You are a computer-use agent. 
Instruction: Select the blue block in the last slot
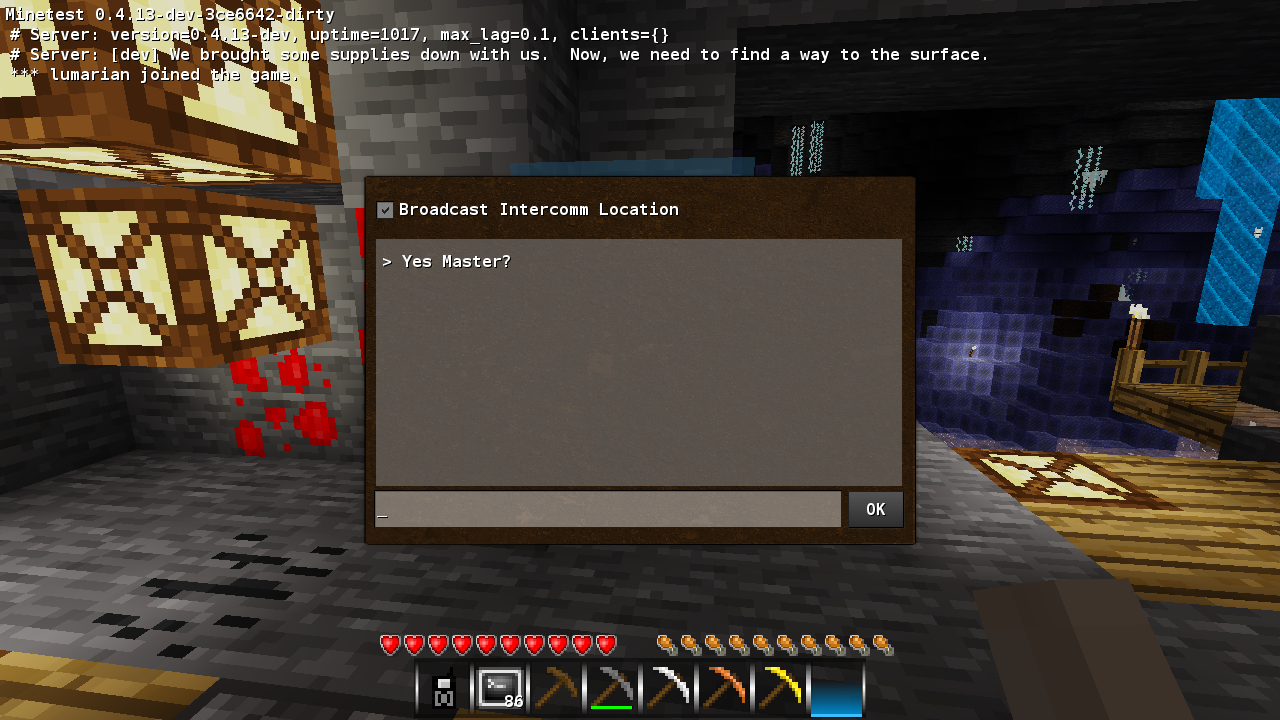click(x=836, y=688)
